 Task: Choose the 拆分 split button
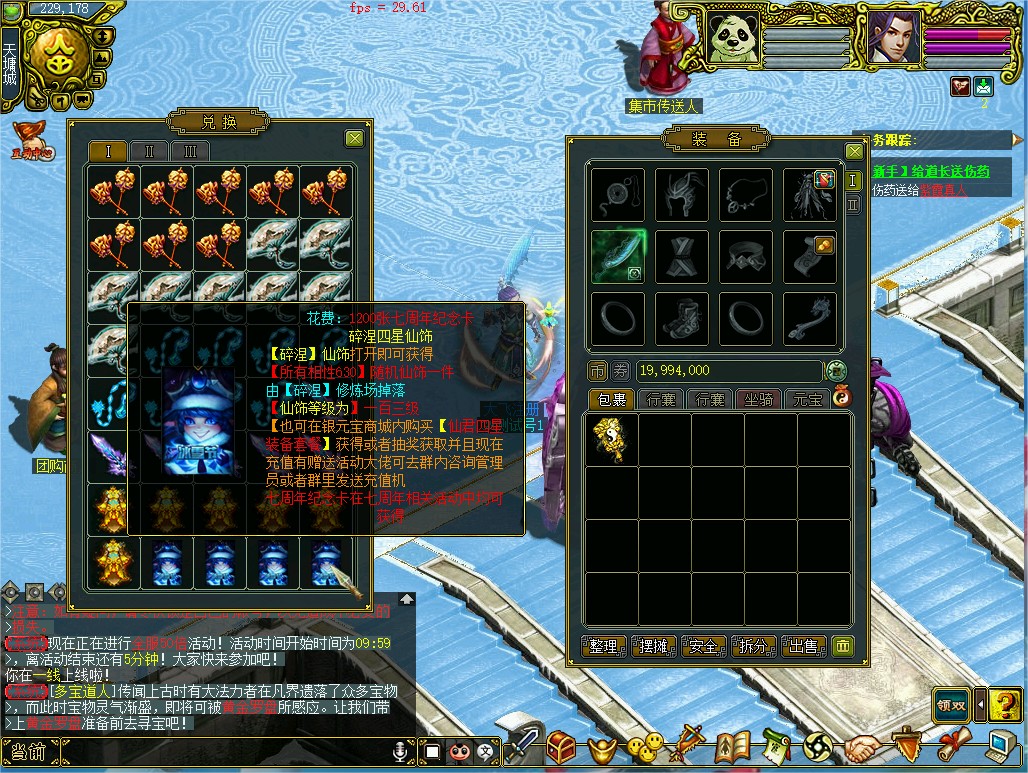pyautogui.click(x=753, y=646)
